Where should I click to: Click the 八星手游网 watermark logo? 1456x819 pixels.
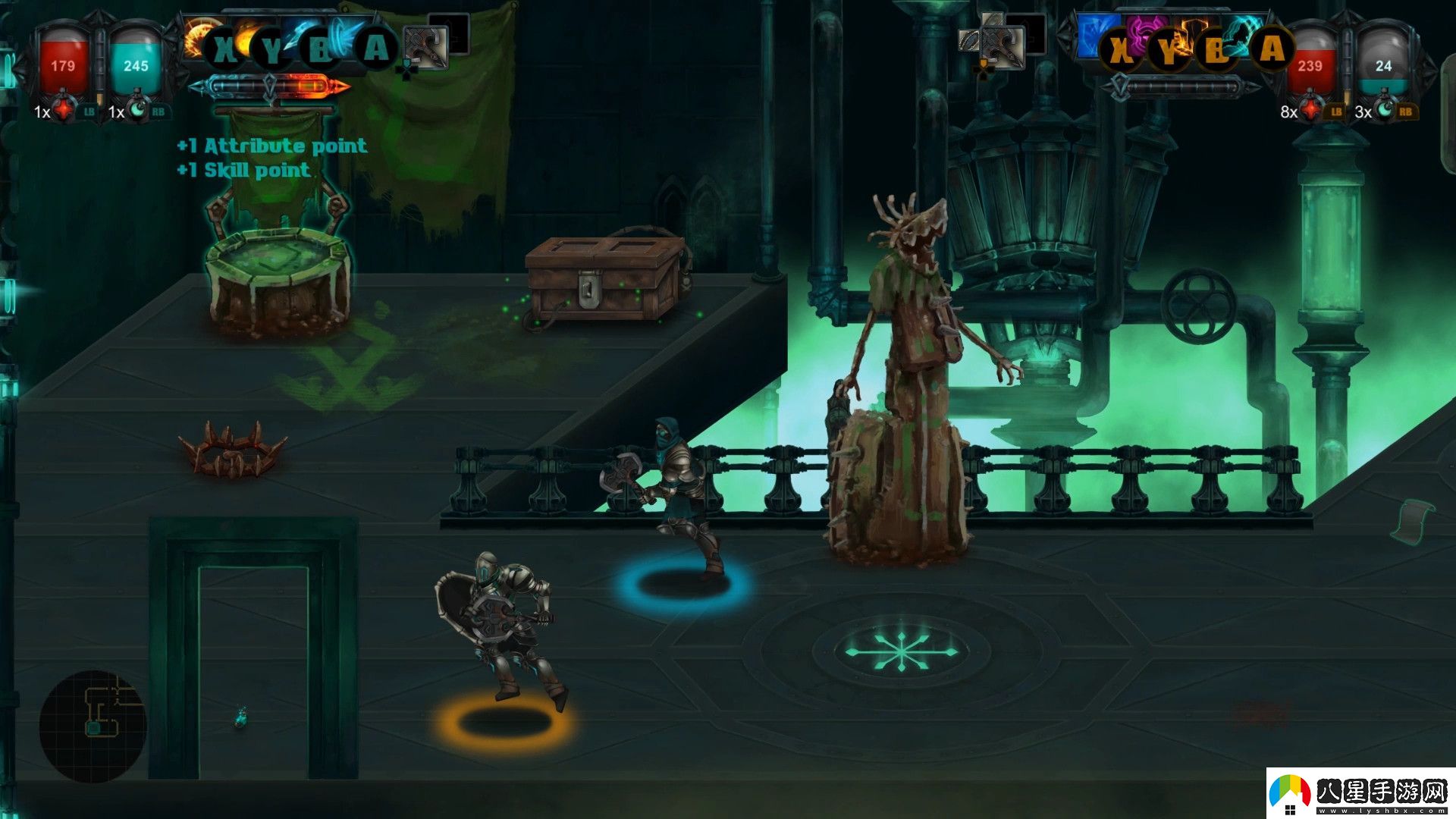tap(1360, 793)
